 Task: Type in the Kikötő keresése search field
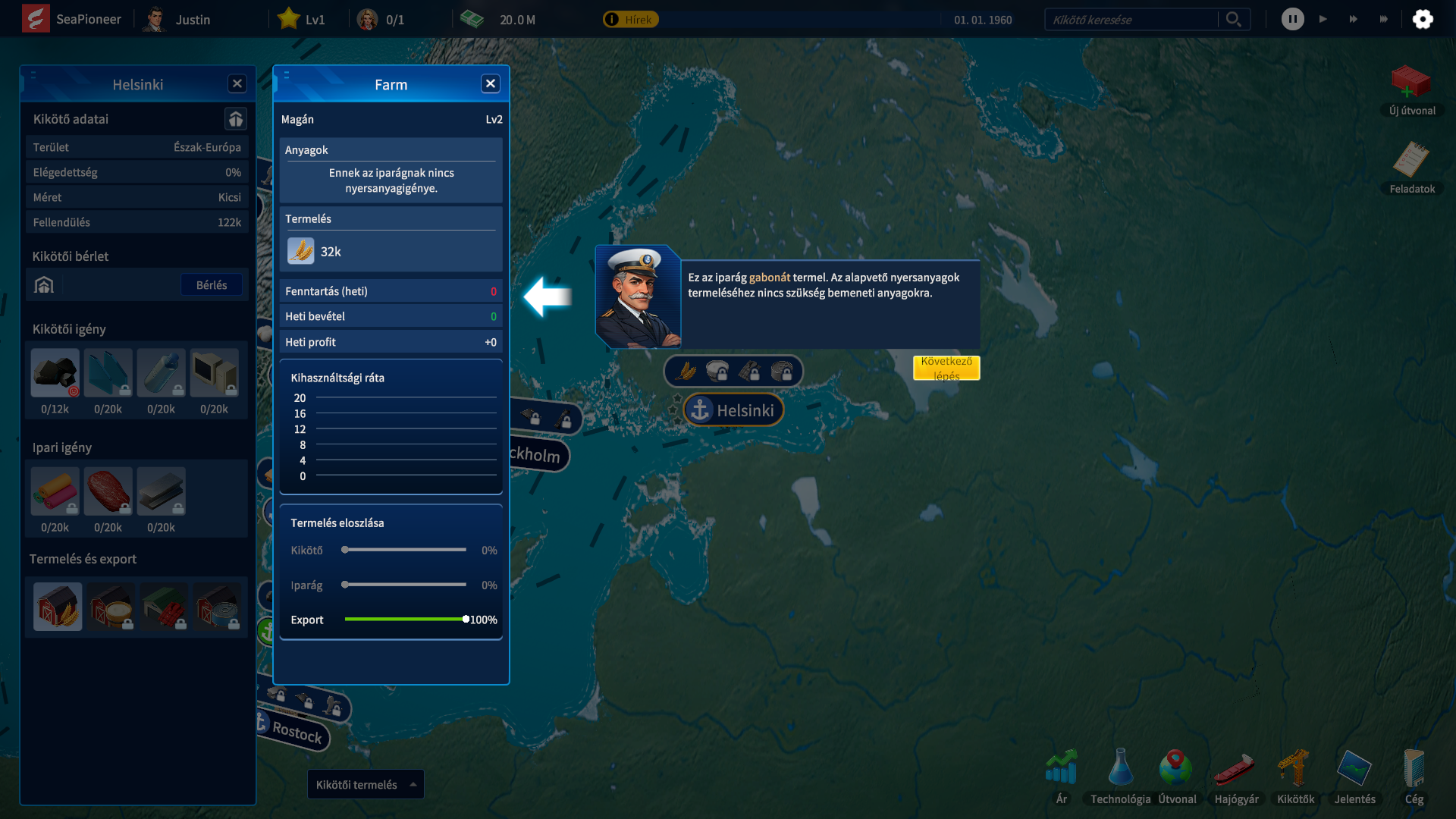coord(1130,20)
